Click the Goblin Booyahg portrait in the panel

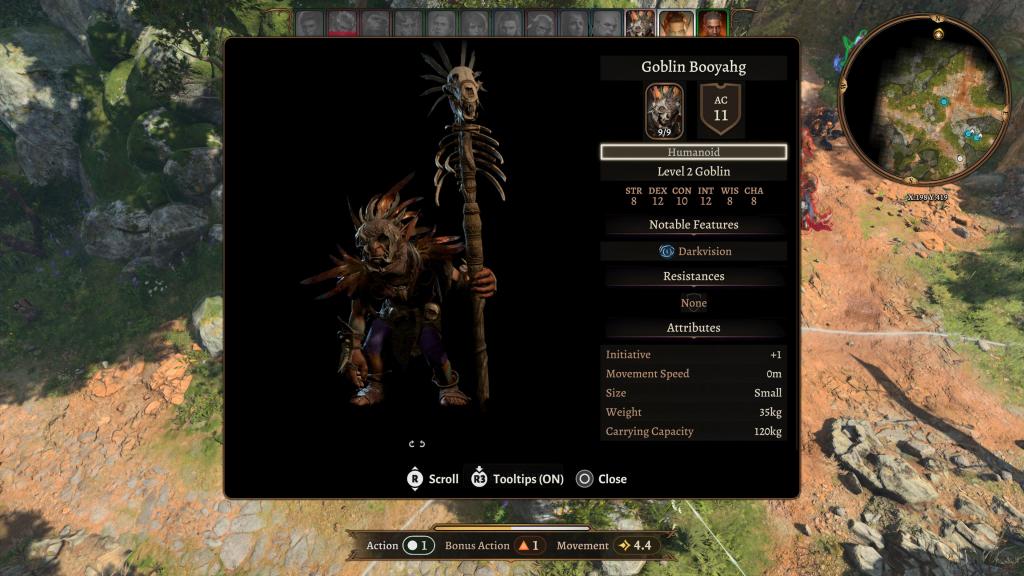point(664,111)
